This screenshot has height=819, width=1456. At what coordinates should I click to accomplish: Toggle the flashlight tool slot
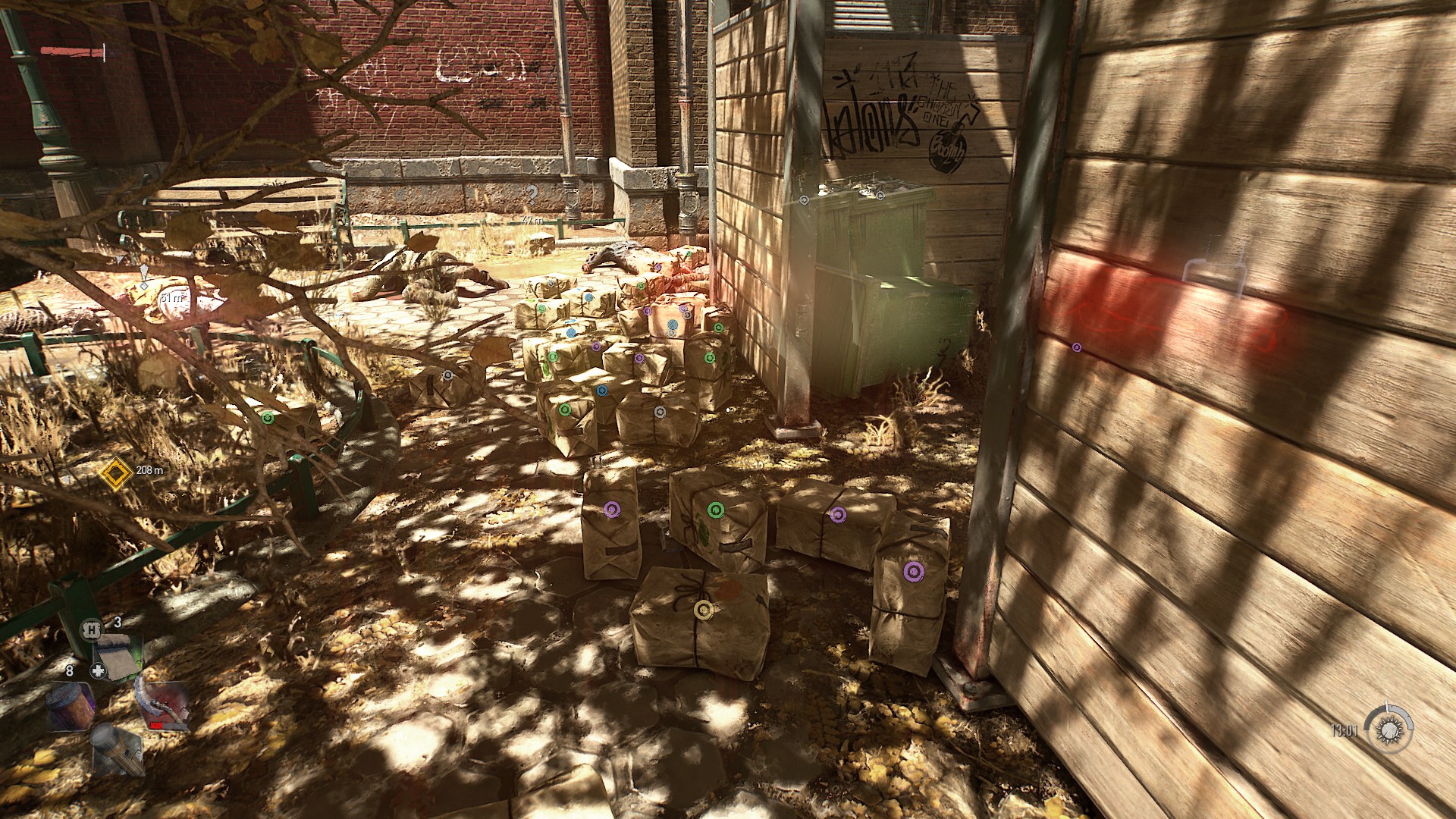[118, 749]
